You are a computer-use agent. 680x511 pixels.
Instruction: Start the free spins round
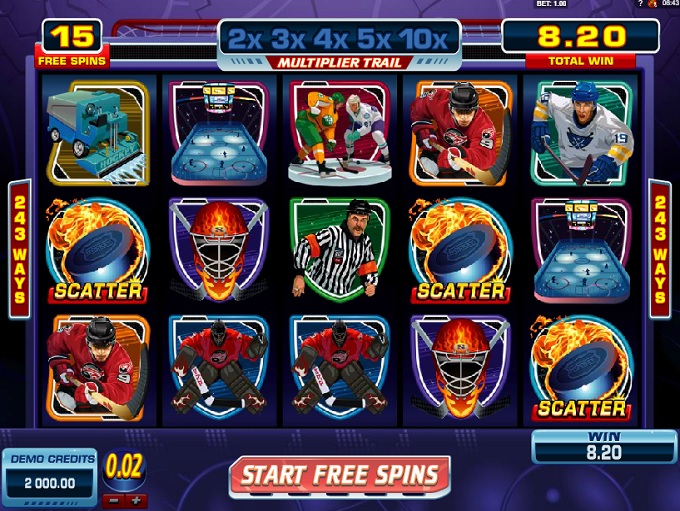click(339, 475)
